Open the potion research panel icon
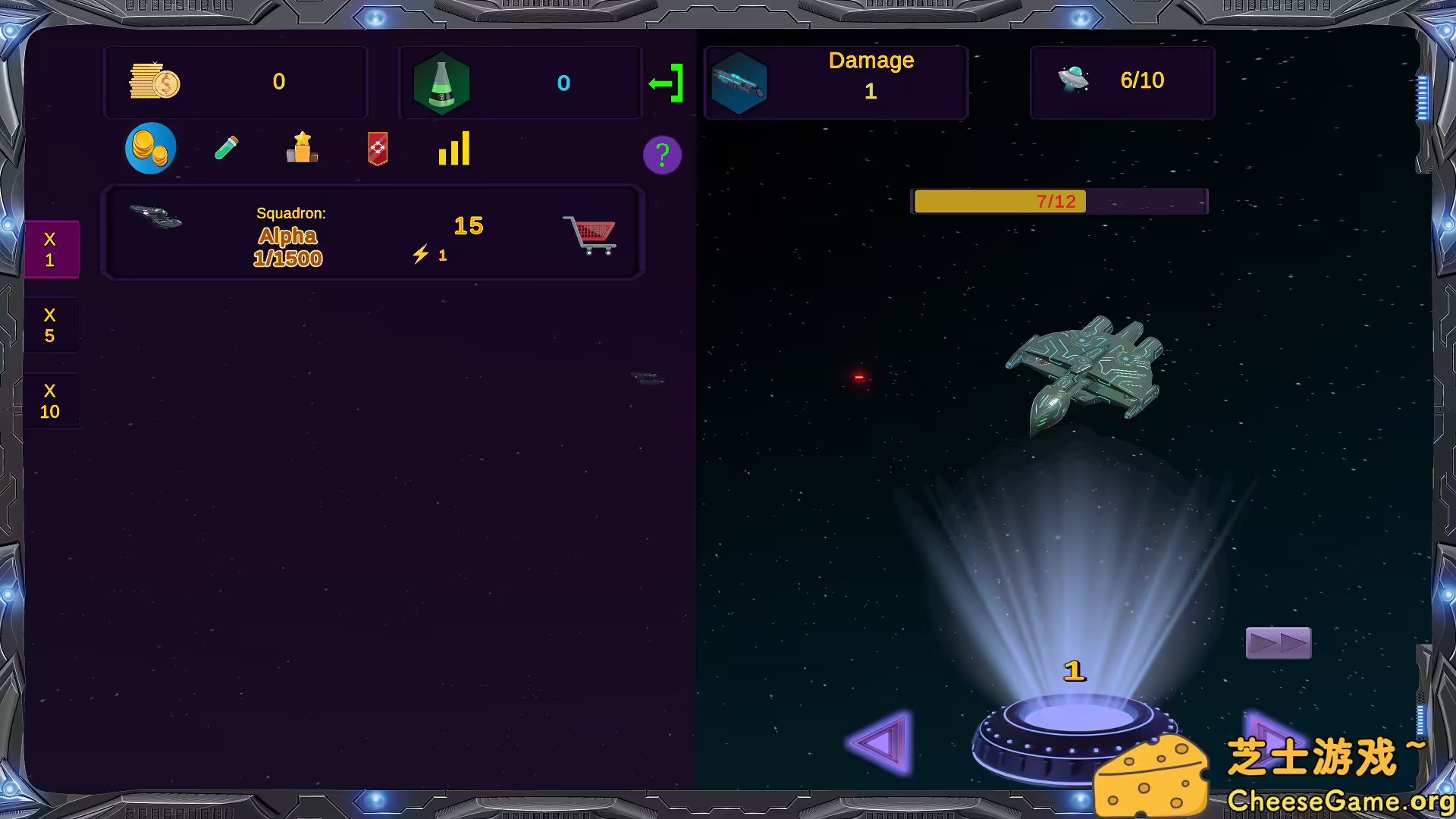Viewport: 1456px width, 819px height. pyautogui.click(x=226, y=148)
